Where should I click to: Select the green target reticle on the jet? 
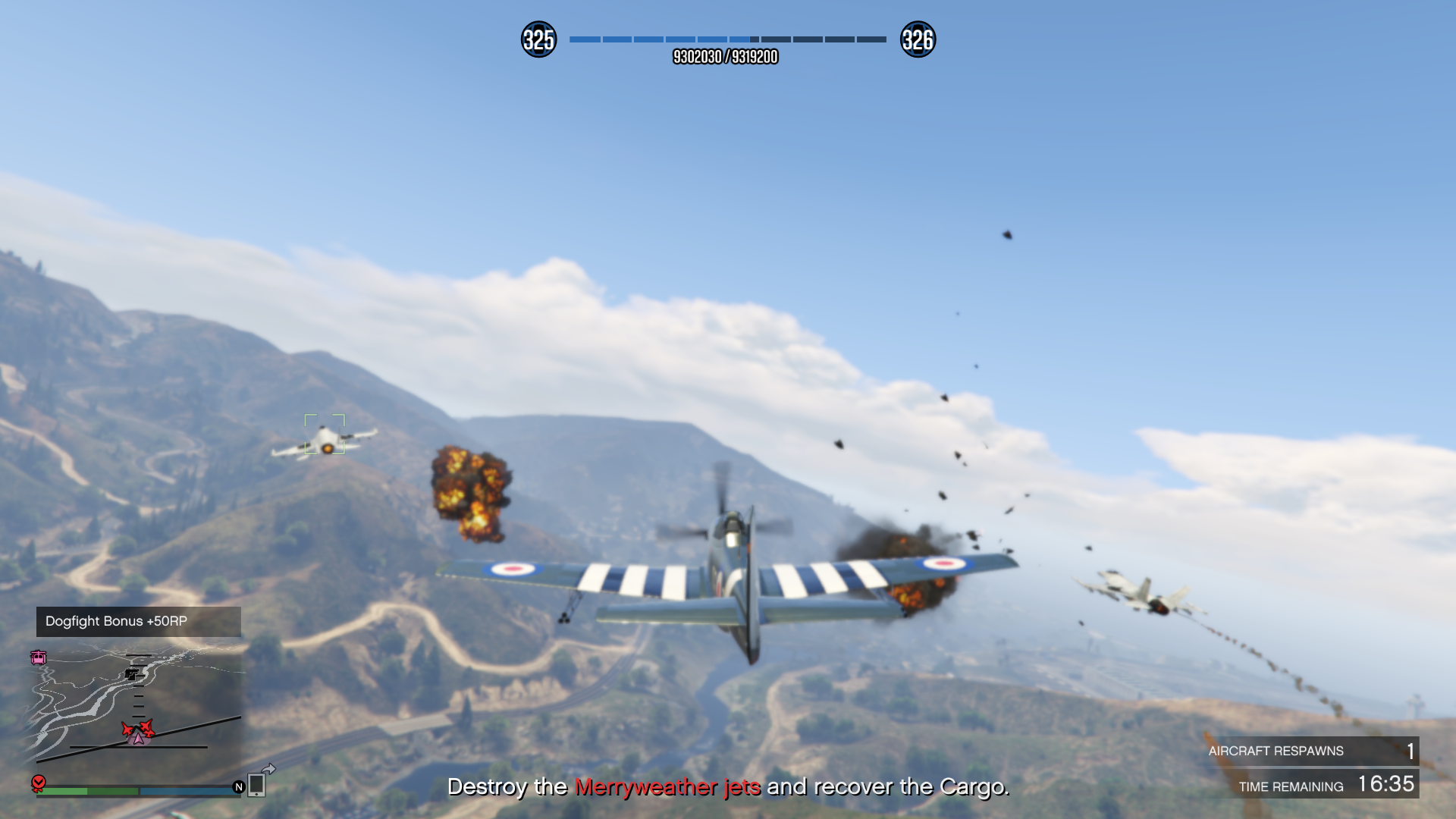(325, 434)
